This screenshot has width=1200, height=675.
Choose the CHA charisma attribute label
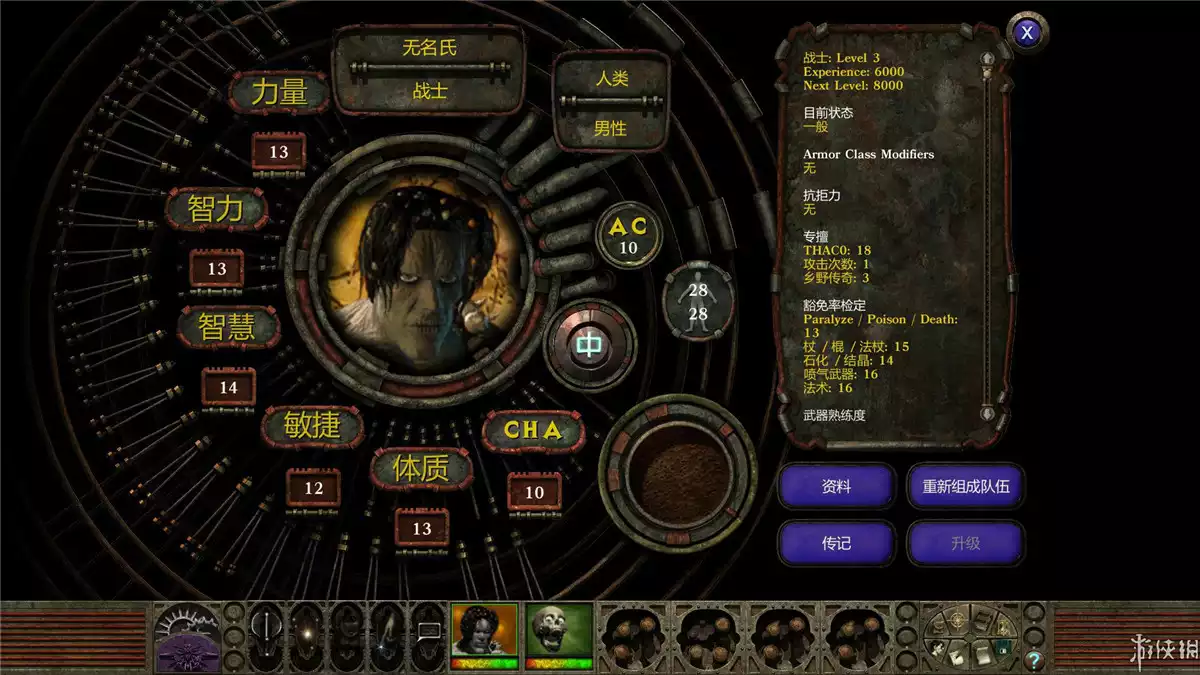tap(532, 431)
